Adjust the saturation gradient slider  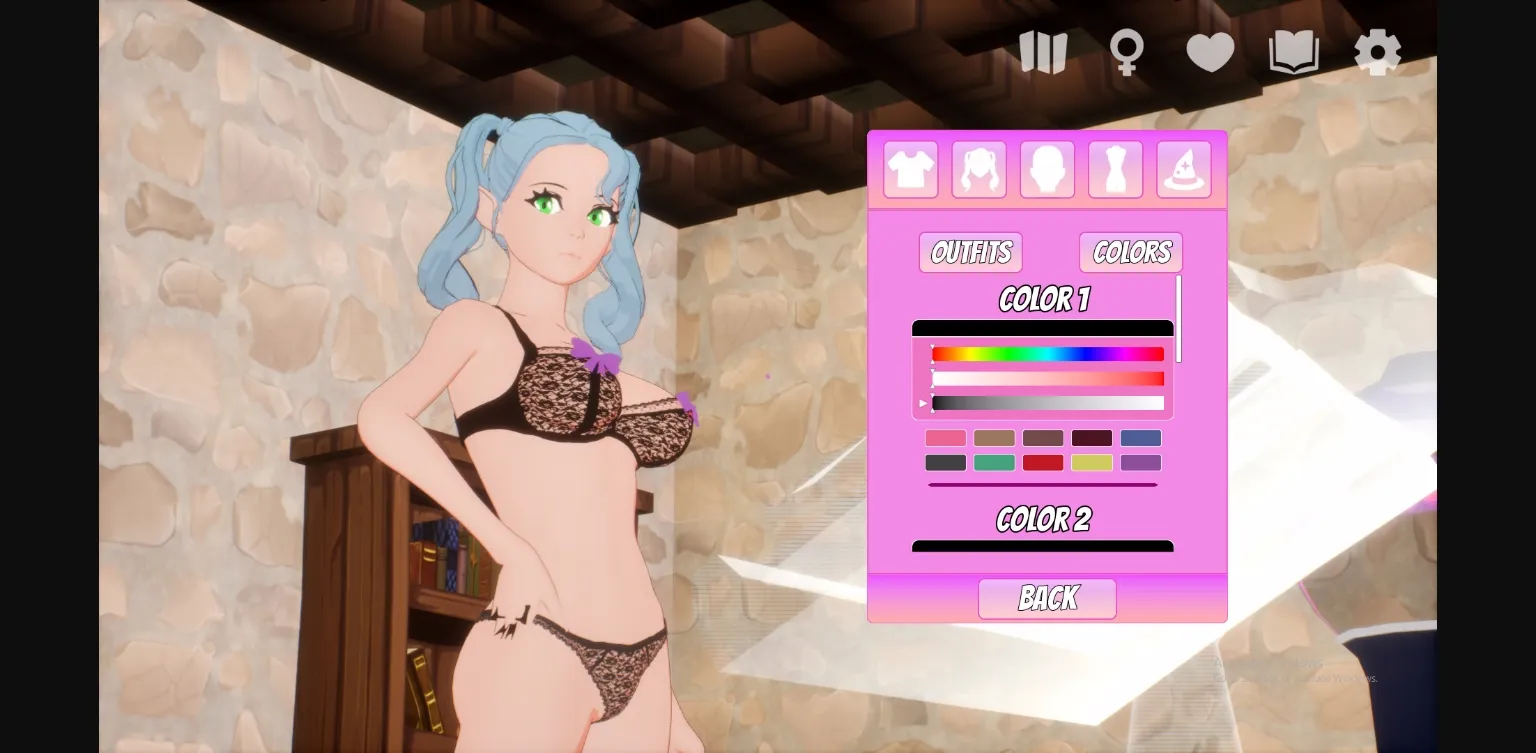(x=1048, y=379)
